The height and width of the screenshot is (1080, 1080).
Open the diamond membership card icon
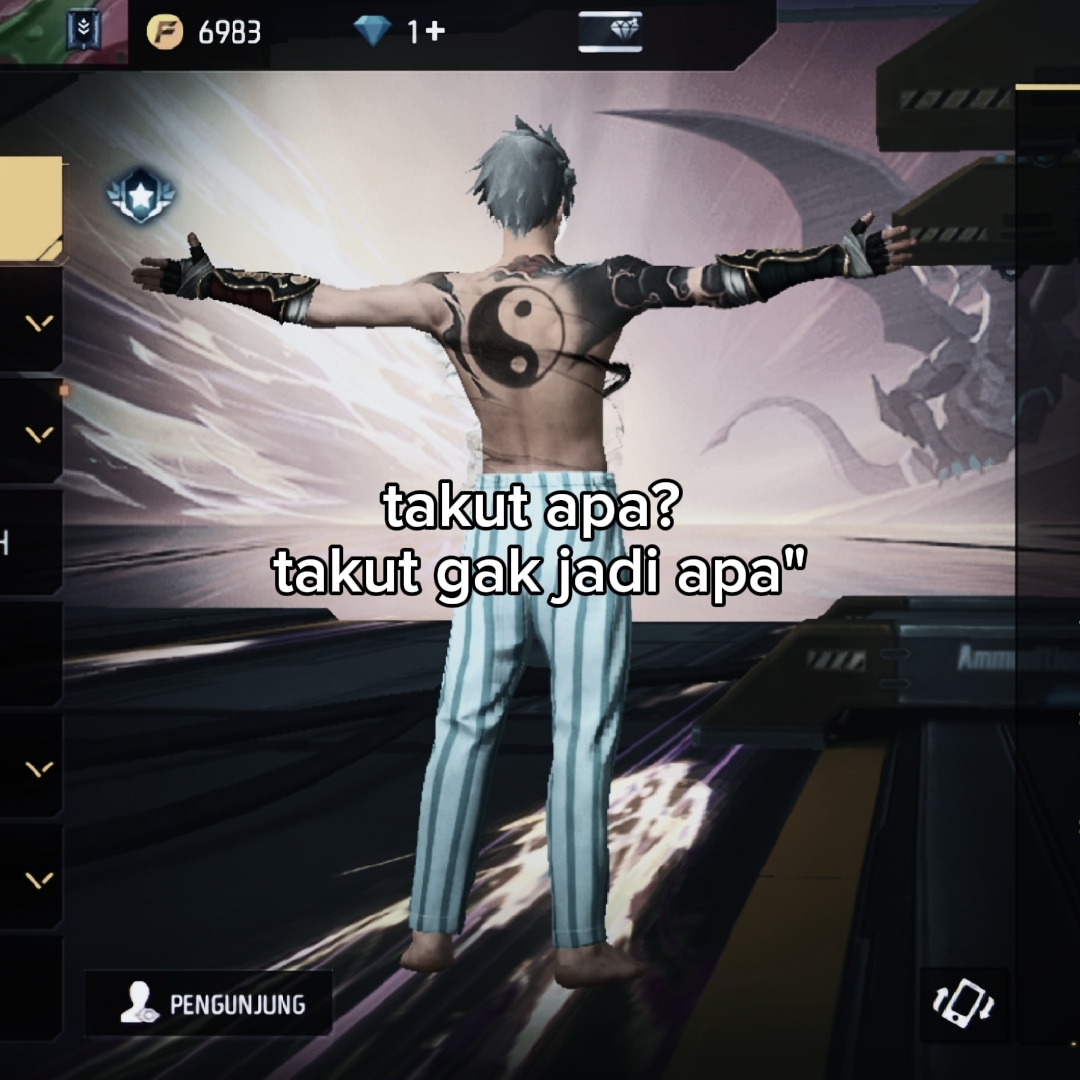click(x=609, y=32)
